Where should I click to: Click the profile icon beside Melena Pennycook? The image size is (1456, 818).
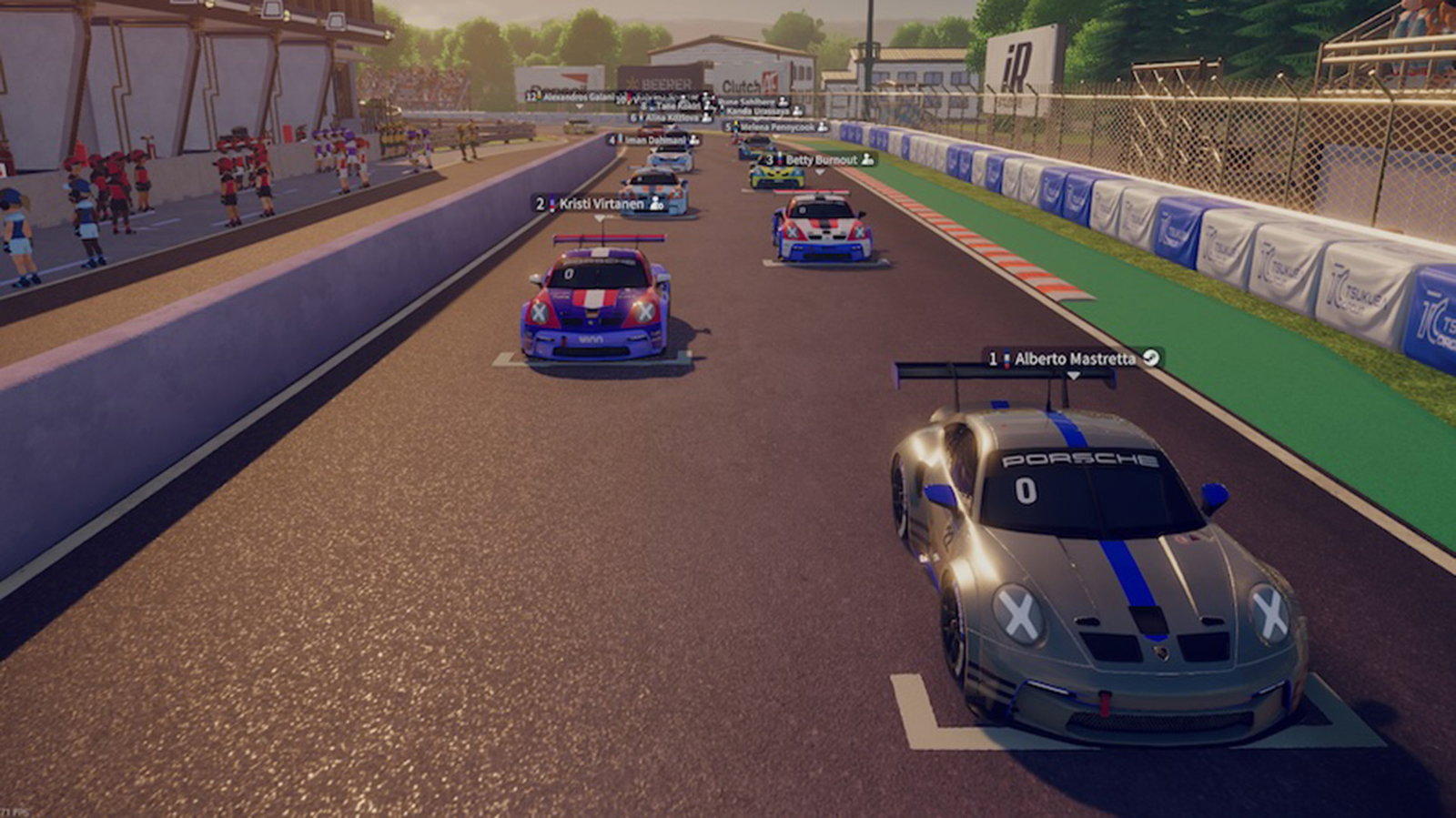822,128
